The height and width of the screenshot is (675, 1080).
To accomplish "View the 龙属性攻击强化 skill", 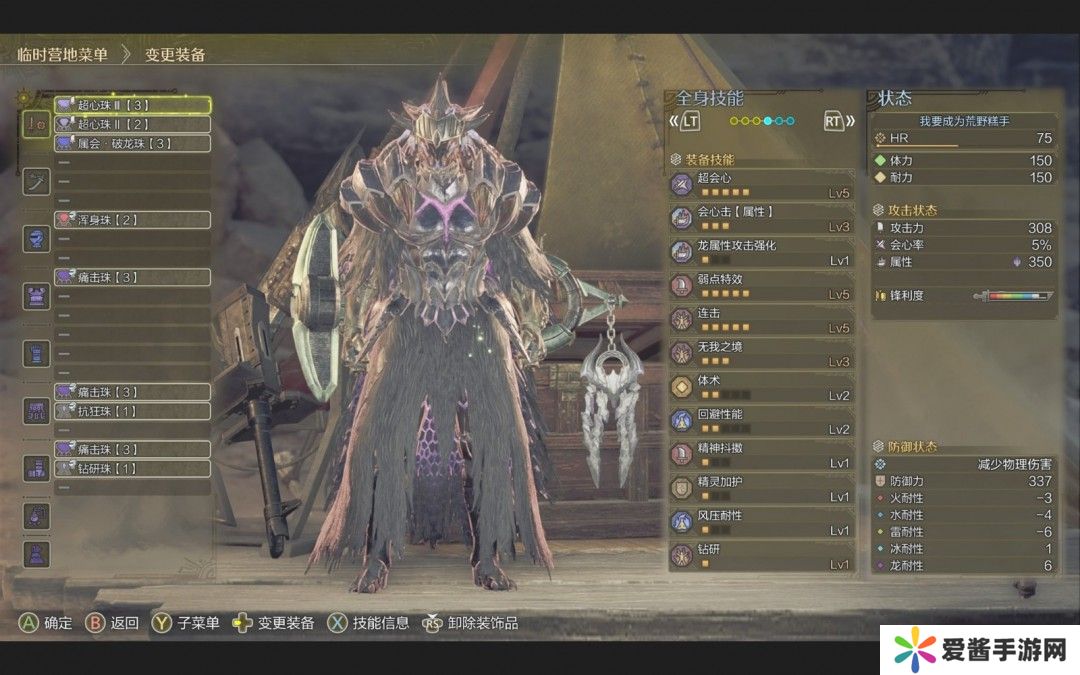I will pos(762,252).
